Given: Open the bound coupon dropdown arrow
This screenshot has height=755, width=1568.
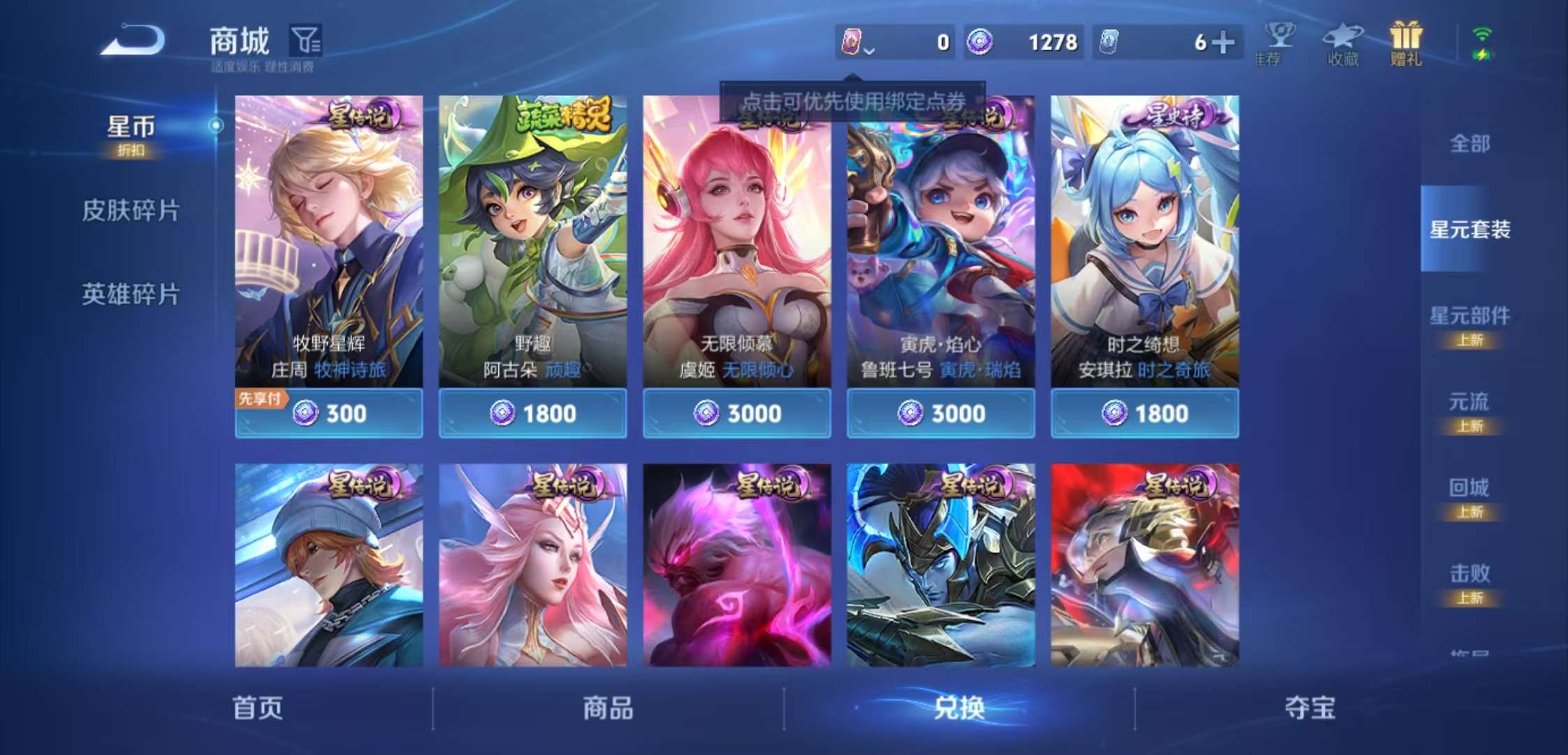Looking at the screenshot, I should (869, 50).
